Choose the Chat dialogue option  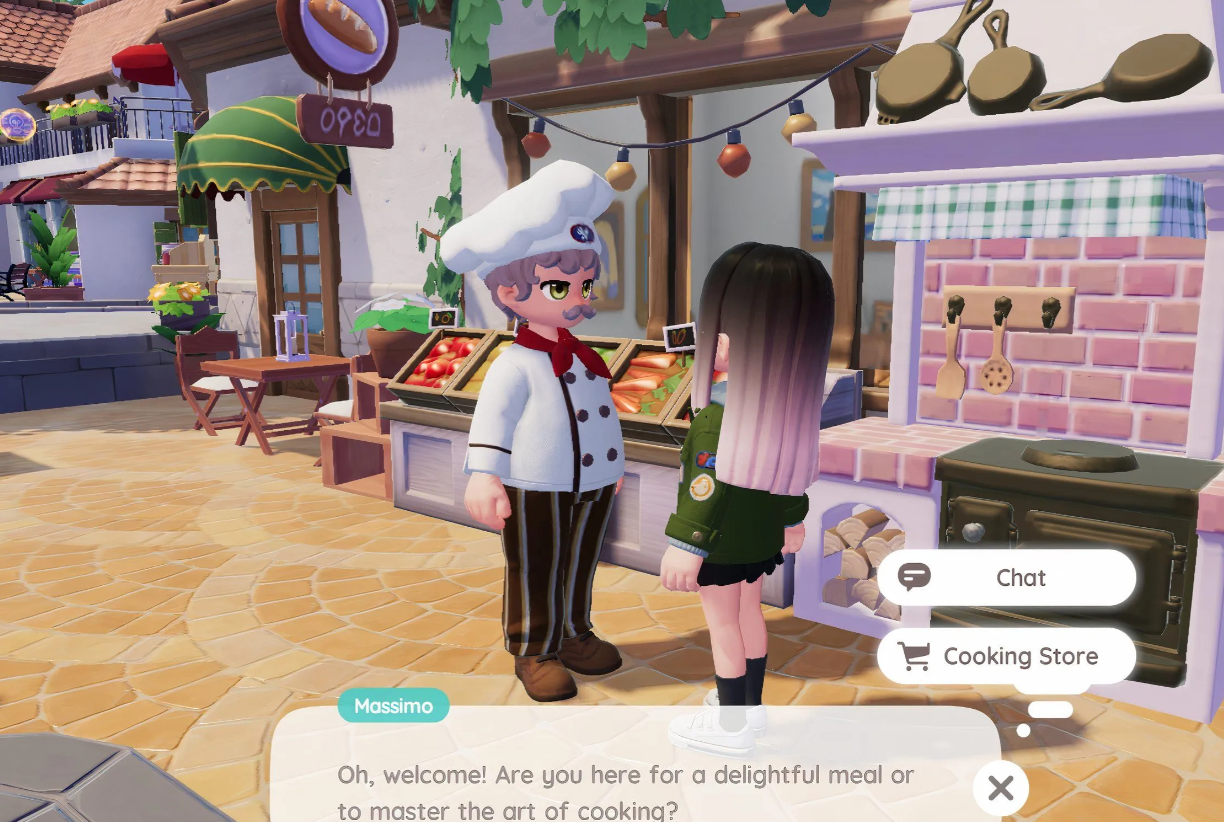[1006, 578]
